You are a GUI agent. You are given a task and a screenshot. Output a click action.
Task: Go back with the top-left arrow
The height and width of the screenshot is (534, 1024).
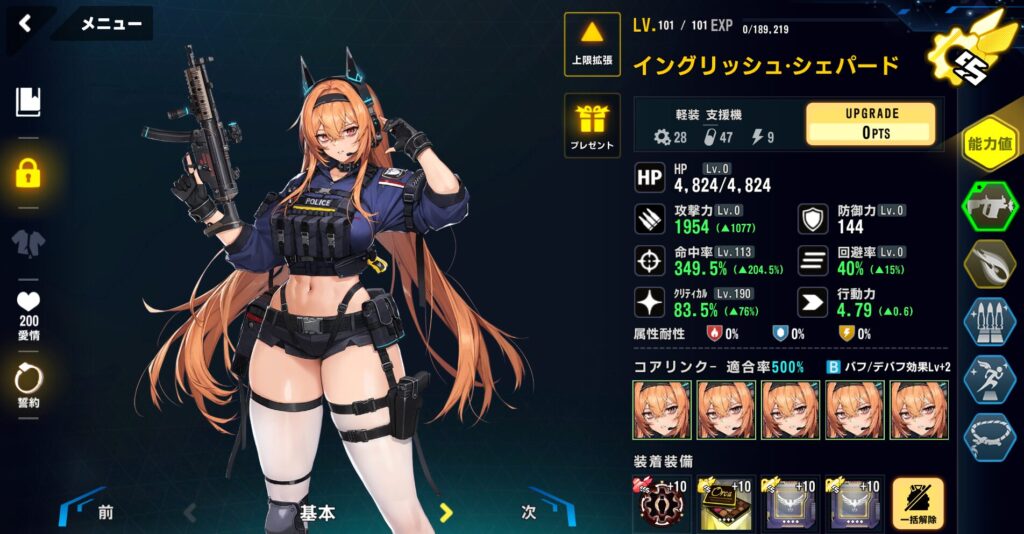pyautogui.click(x=25, y=23)
